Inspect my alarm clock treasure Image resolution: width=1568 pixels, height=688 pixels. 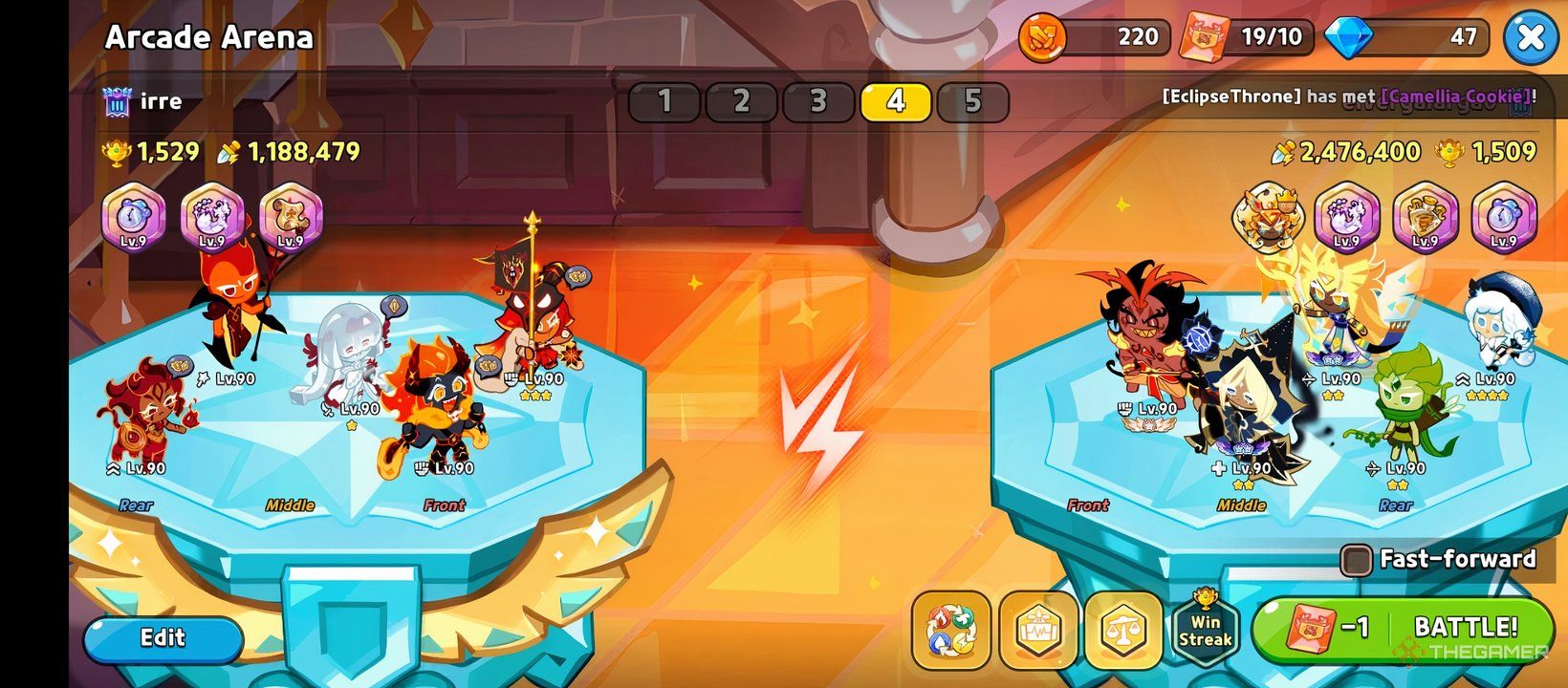134,218
